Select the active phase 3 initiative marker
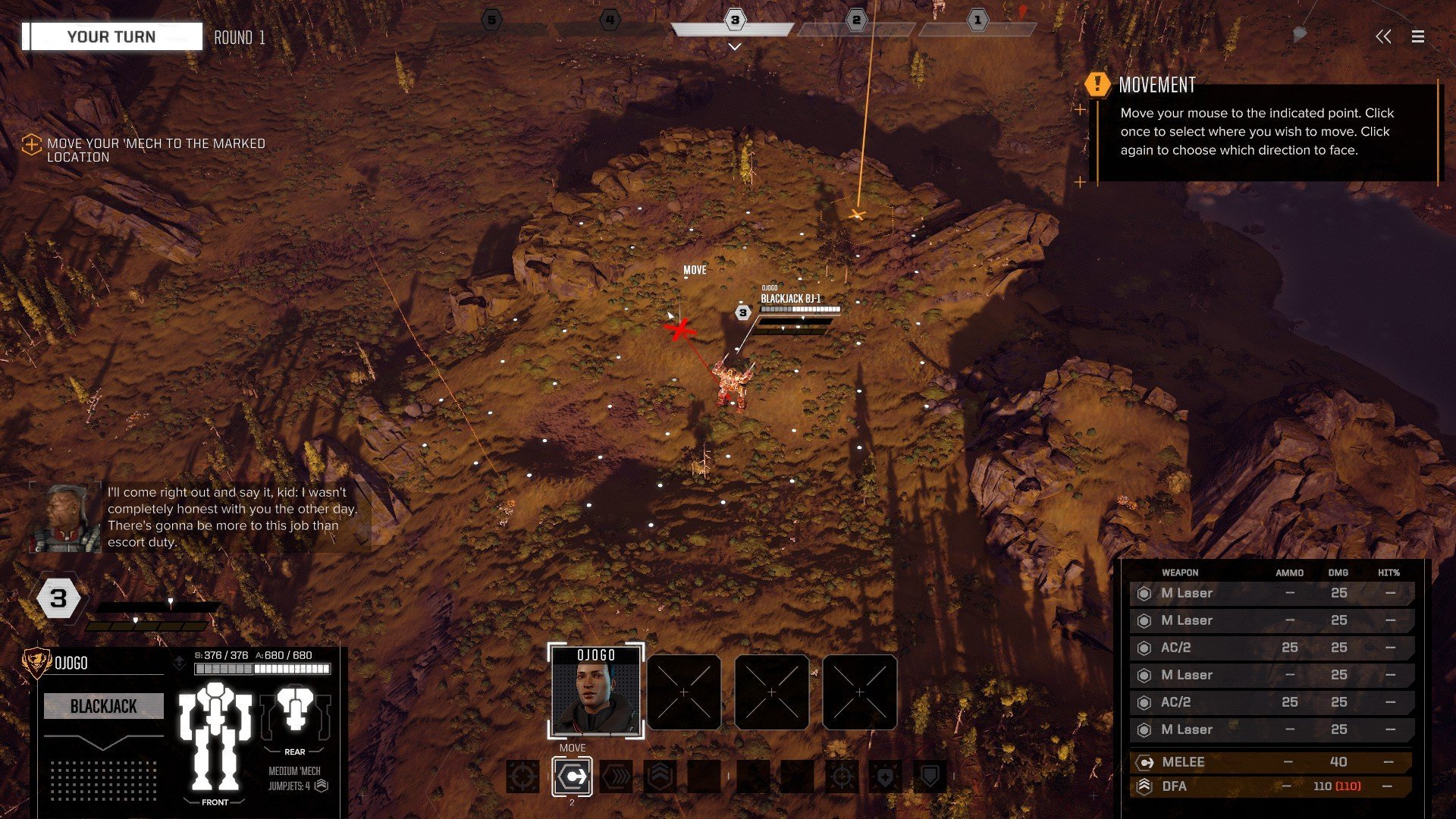Screen dimensions: 1456x819 [x=734, y=21]
